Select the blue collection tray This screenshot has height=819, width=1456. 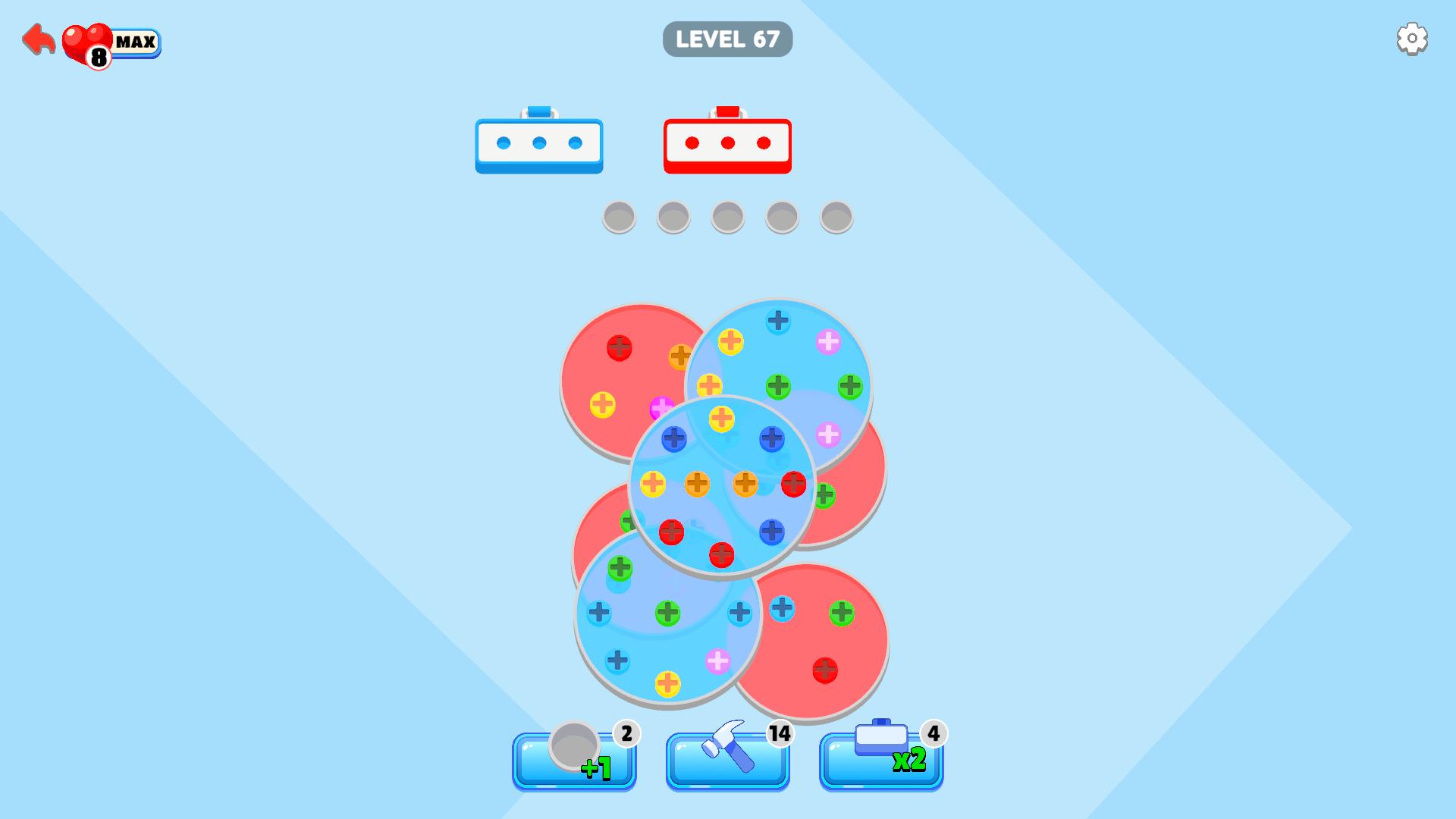(x=539, y=144)
